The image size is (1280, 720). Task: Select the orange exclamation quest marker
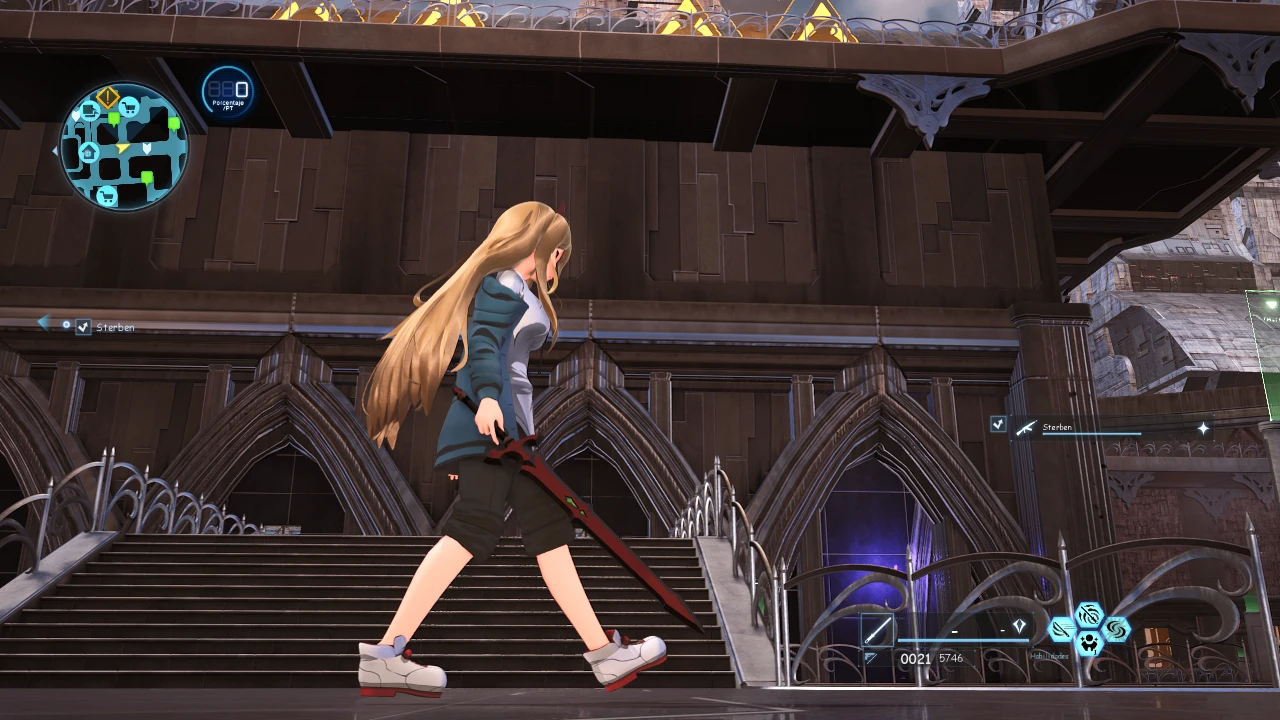(x=108, y=98)
